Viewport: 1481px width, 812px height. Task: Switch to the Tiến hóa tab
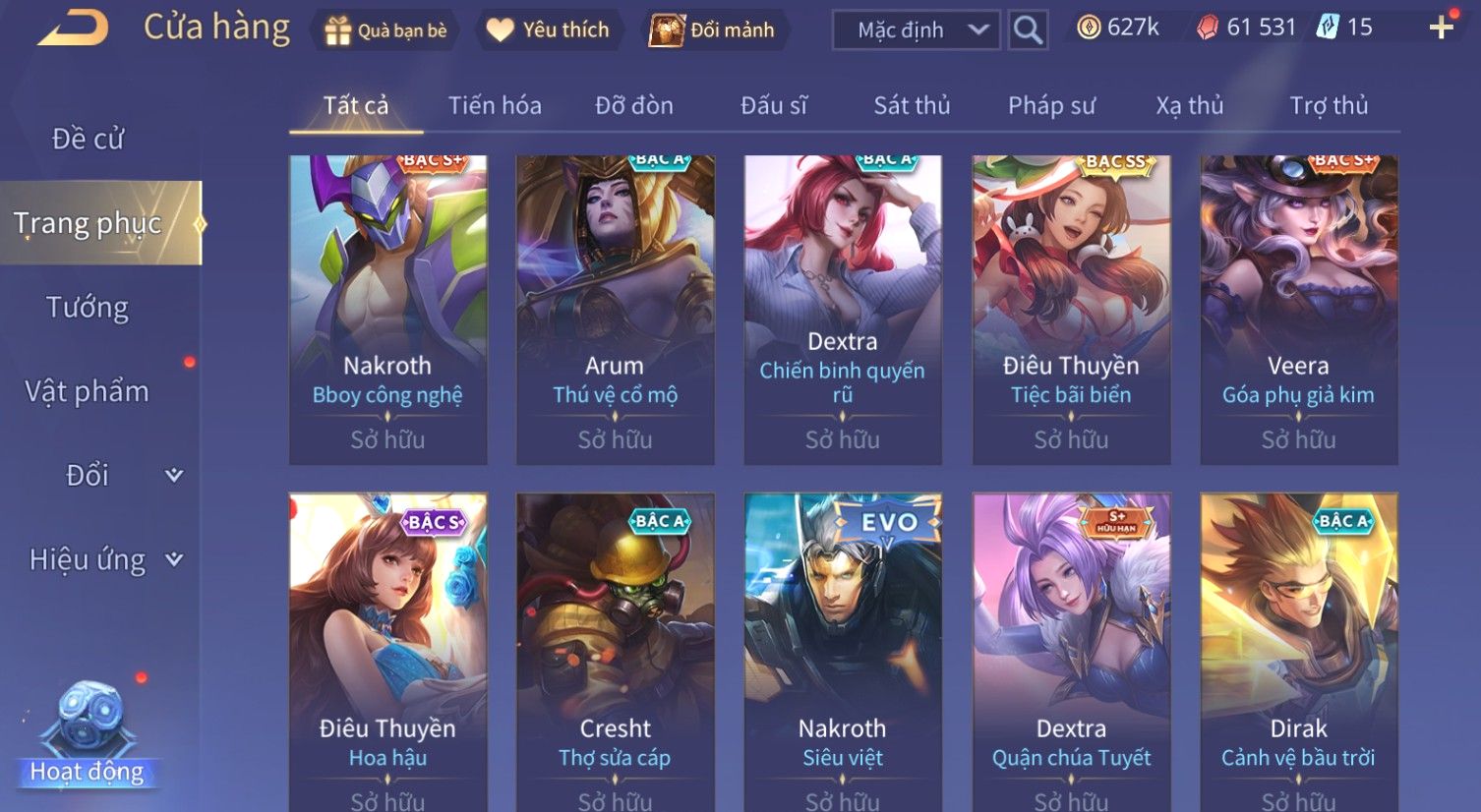(495, 105)
